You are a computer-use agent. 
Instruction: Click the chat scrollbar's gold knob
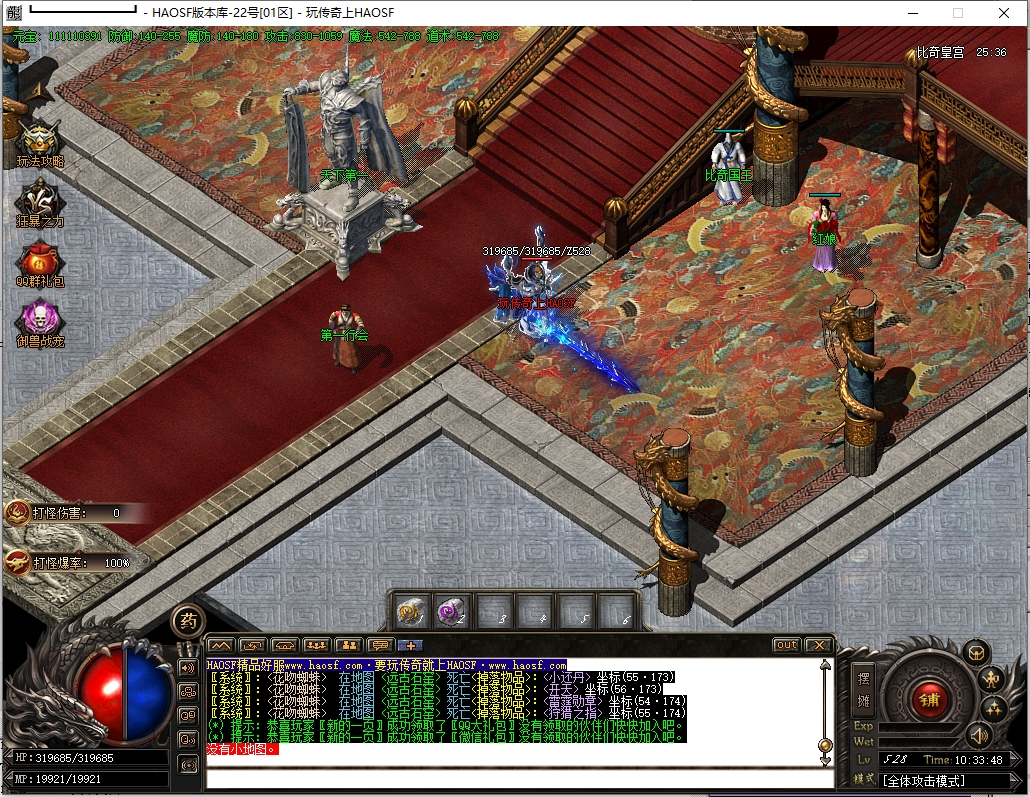[x=825, y=745]
